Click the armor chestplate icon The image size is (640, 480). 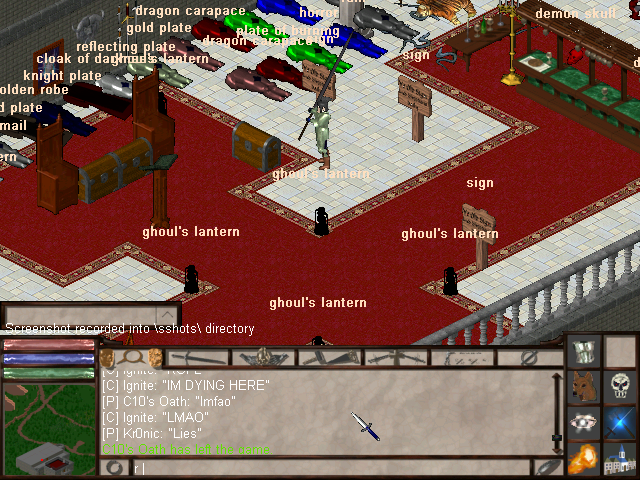(x=584, y=352)
